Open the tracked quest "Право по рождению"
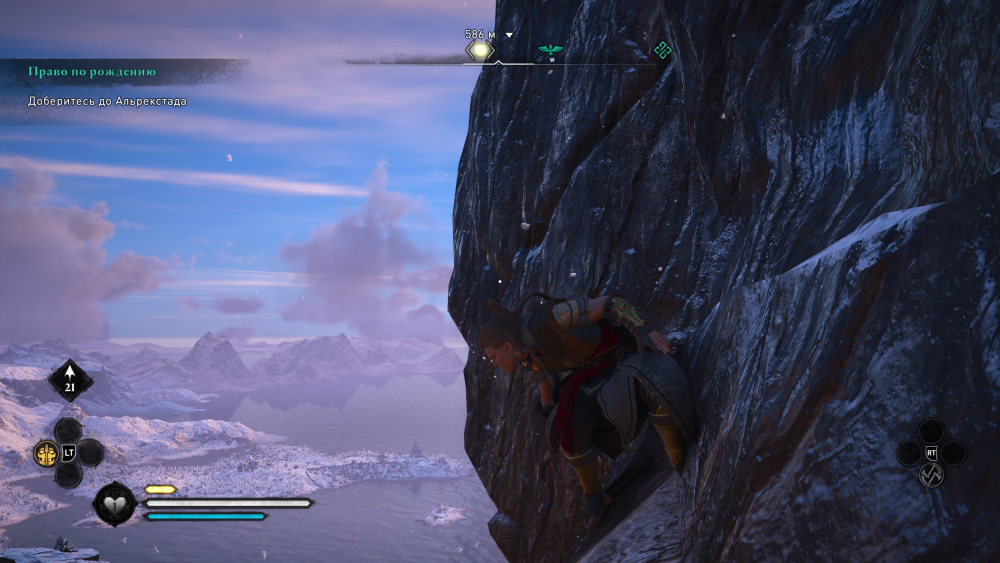Viewport: 1000px width, 563px height. [x=92, y=73]
